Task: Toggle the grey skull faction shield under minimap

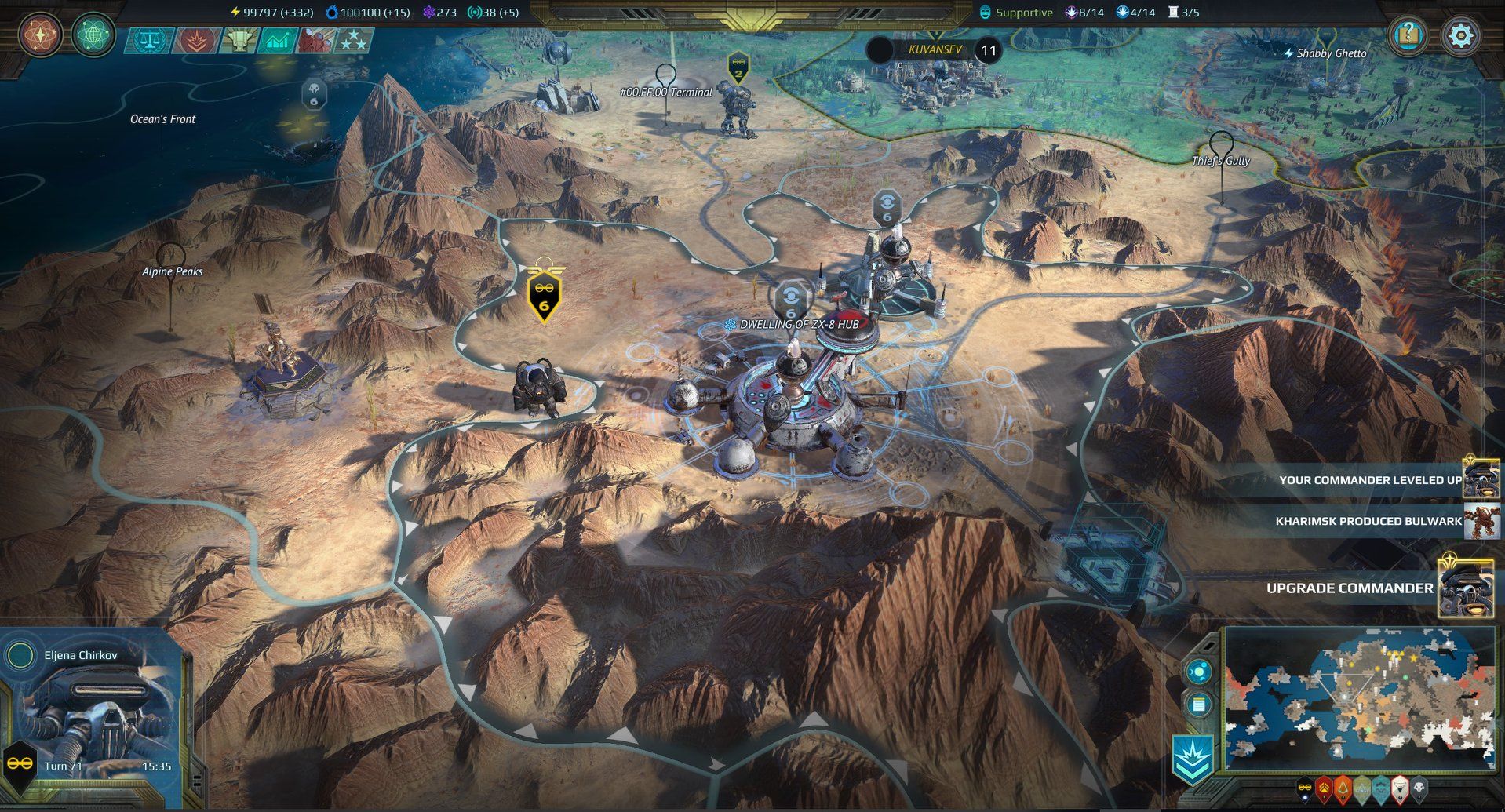Action: (x=1419, y=787)
